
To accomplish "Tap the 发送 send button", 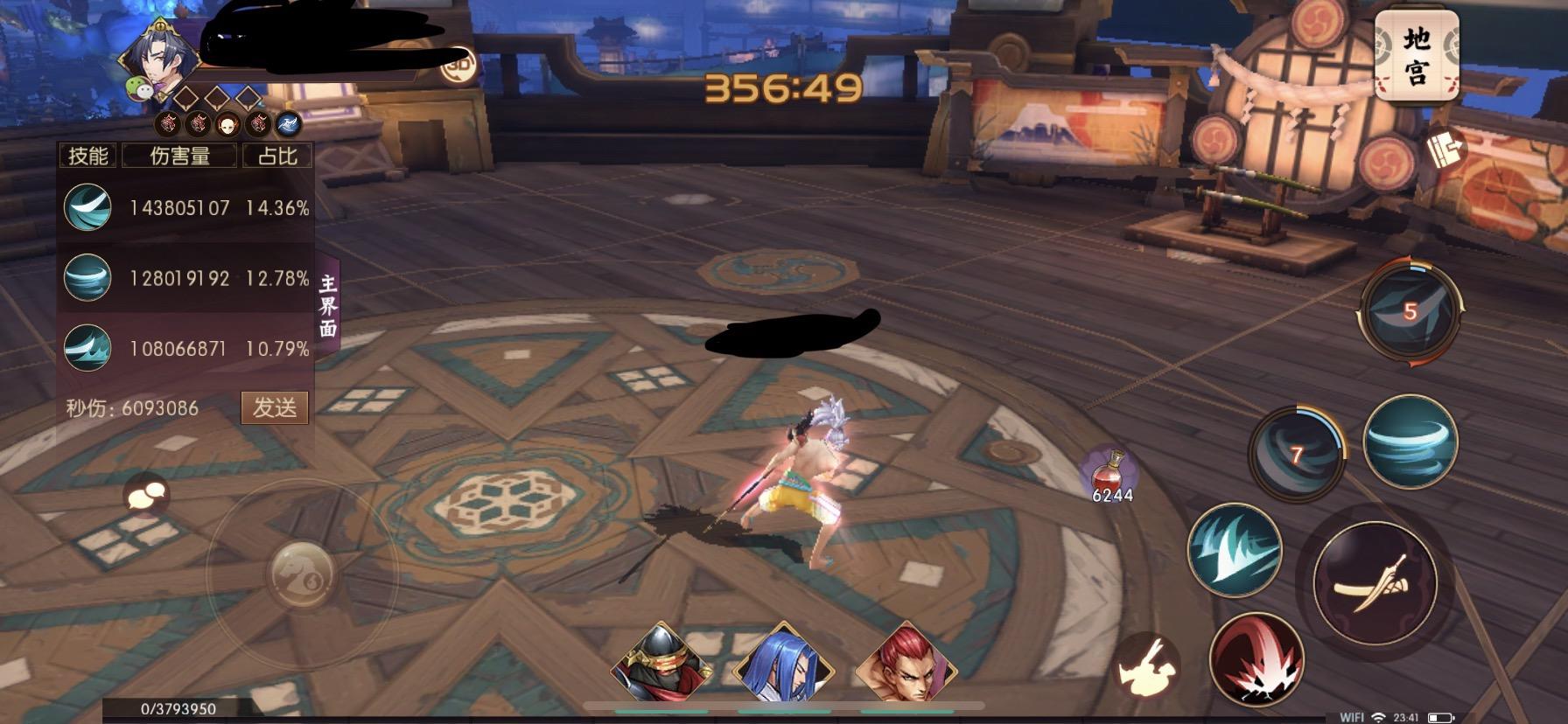I will pos(275,407).
